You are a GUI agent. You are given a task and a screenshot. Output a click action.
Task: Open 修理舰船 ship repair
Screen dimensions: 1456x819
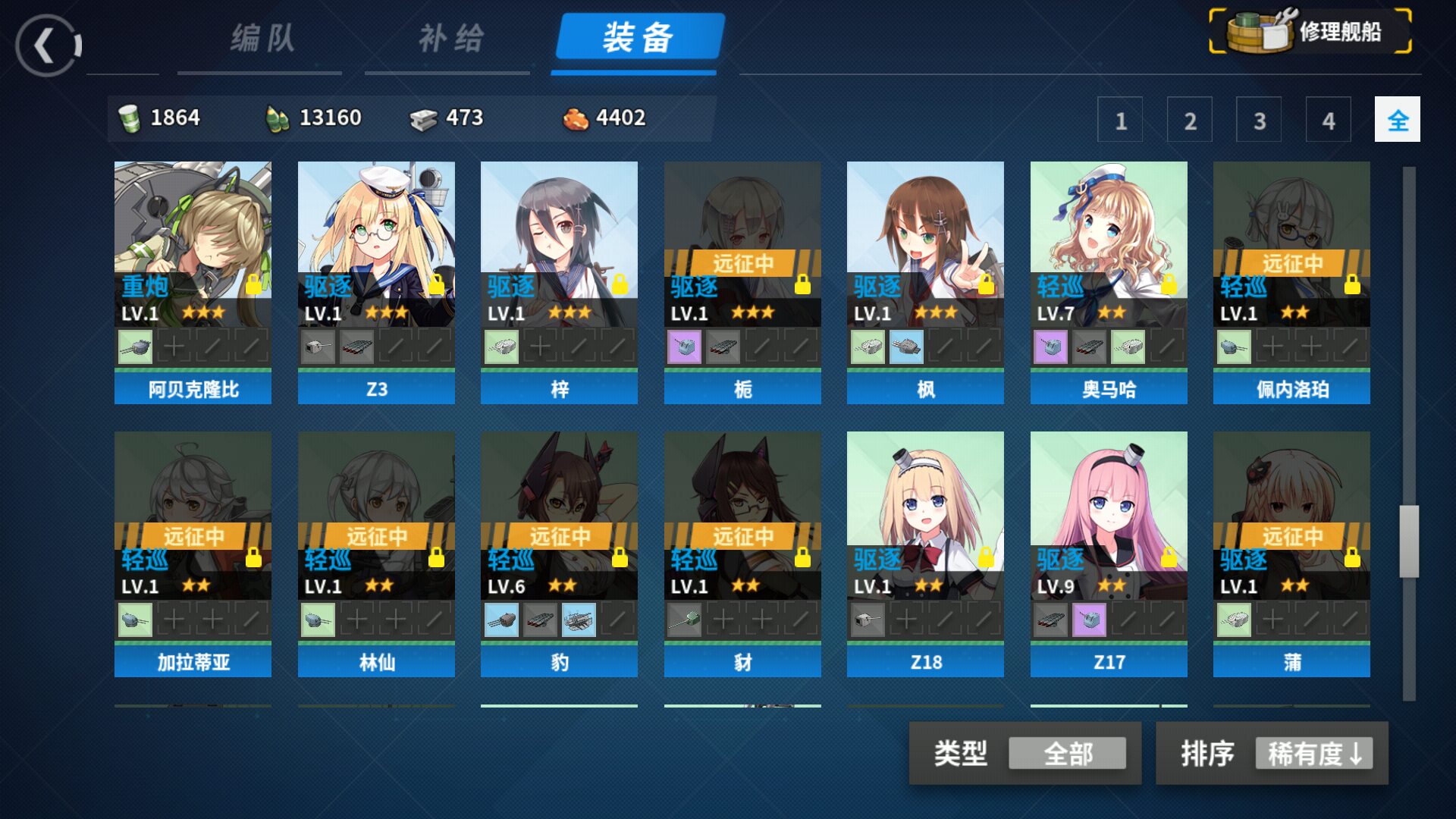(1310, 32)
